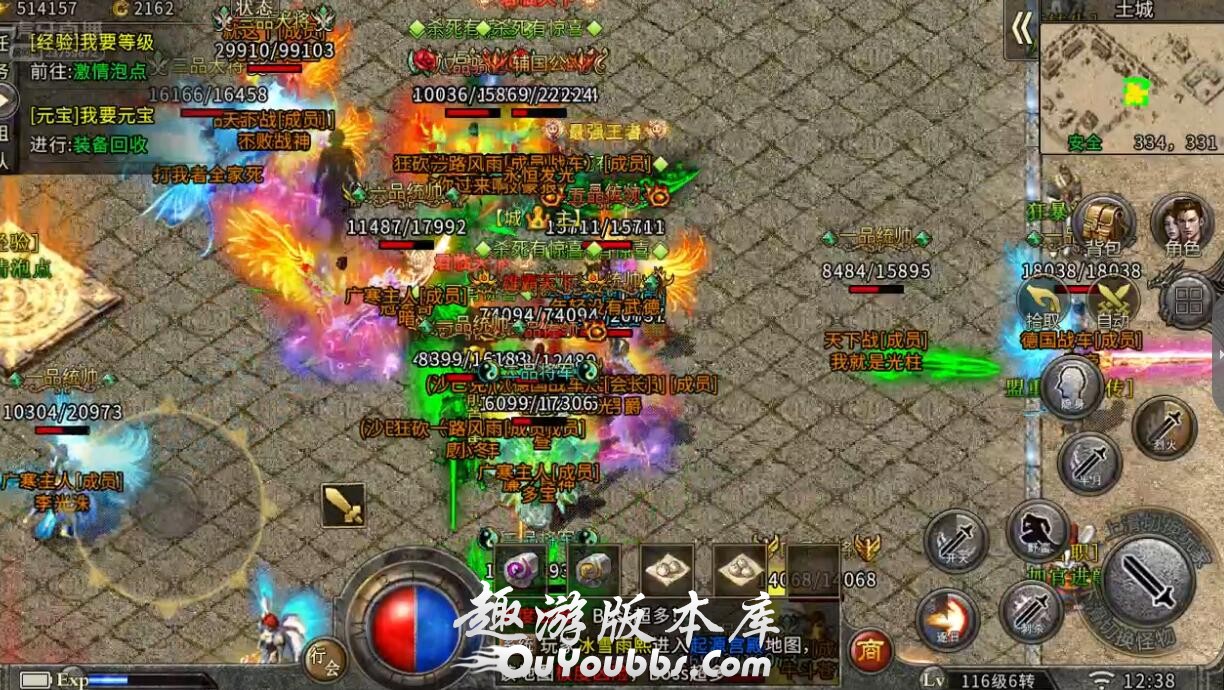The image size is (1224, 690).
Task: Activate the 刺杀 skill
Action: tap(1031, 611)
